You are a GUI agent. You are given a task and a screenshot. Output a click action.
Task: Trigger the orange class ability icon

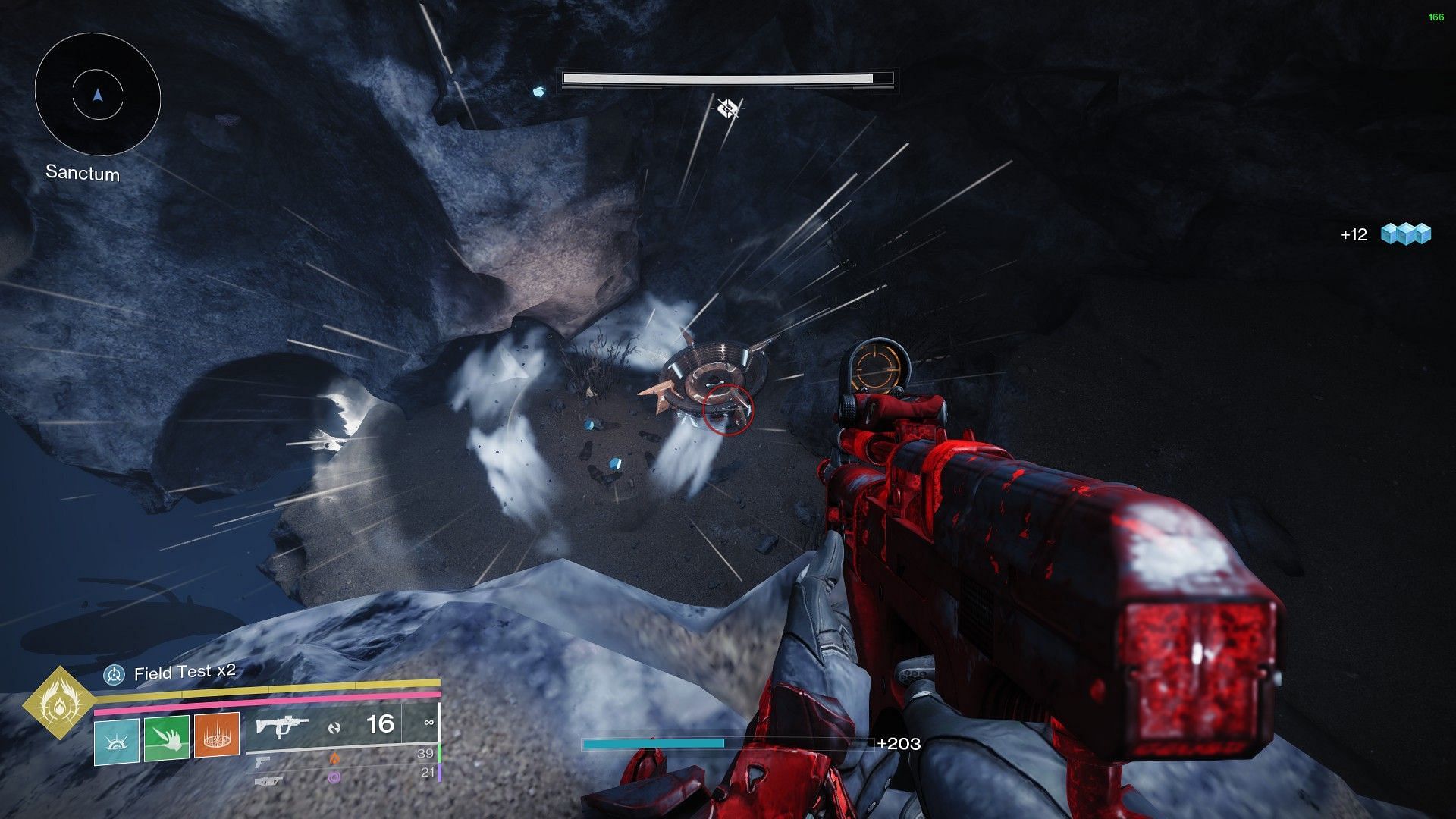217,736
